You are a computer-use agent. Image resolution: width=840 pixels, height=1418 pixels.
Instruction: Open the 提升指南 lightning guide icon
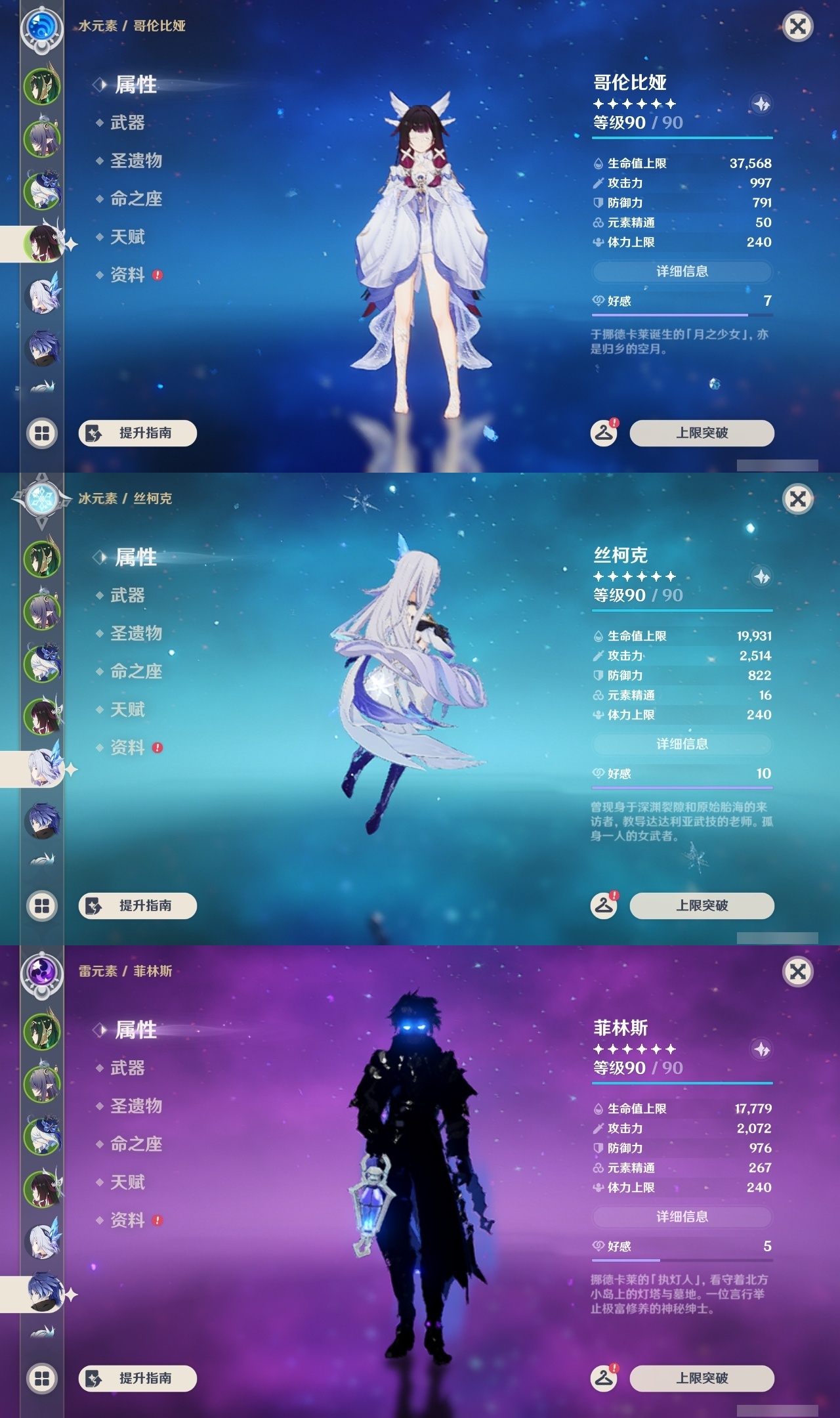(x=93, y=433)
